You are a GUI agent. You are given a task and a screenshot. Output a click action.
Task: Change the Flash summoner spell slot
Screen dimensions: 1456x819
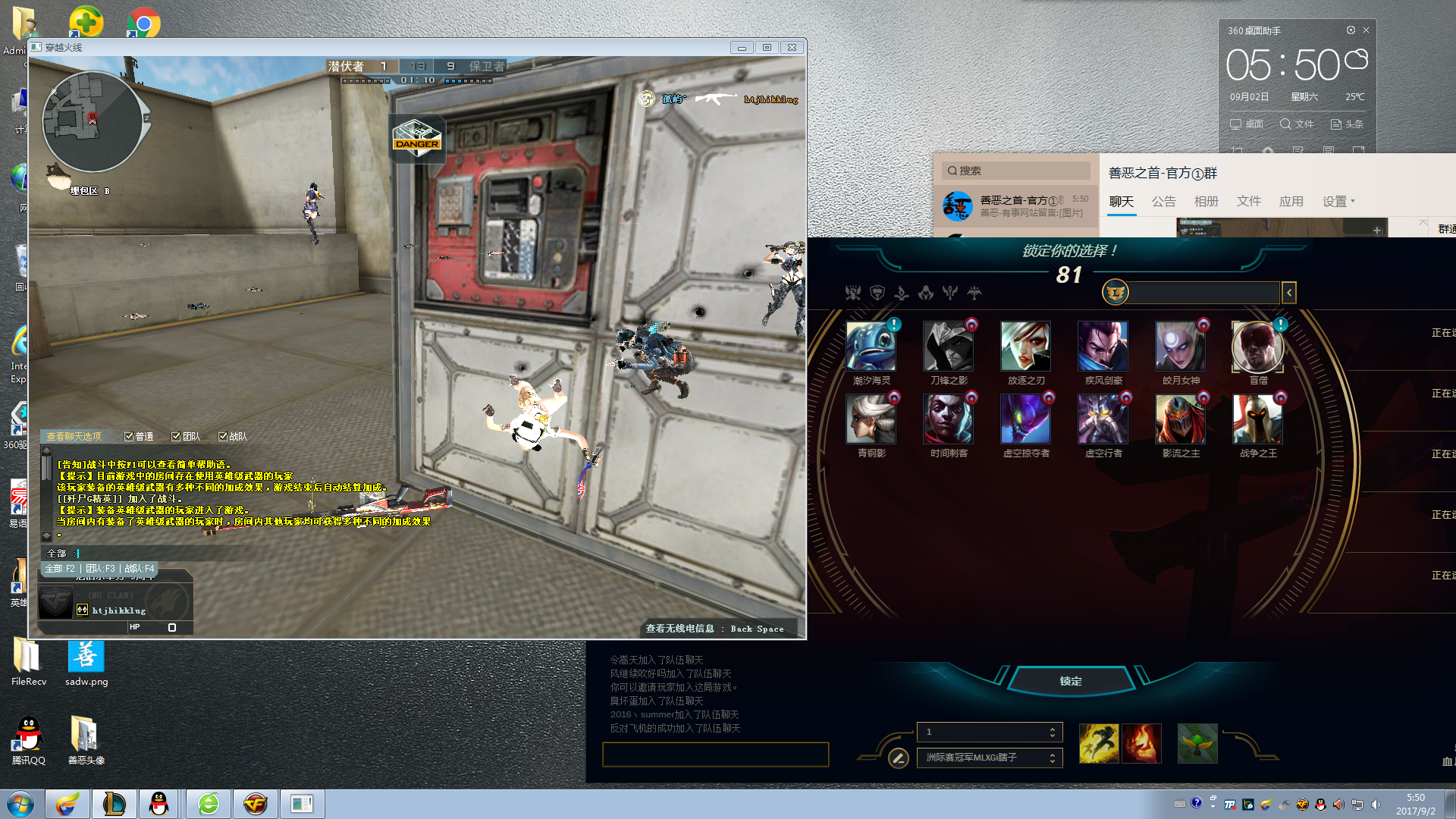tap(1099, 743)
